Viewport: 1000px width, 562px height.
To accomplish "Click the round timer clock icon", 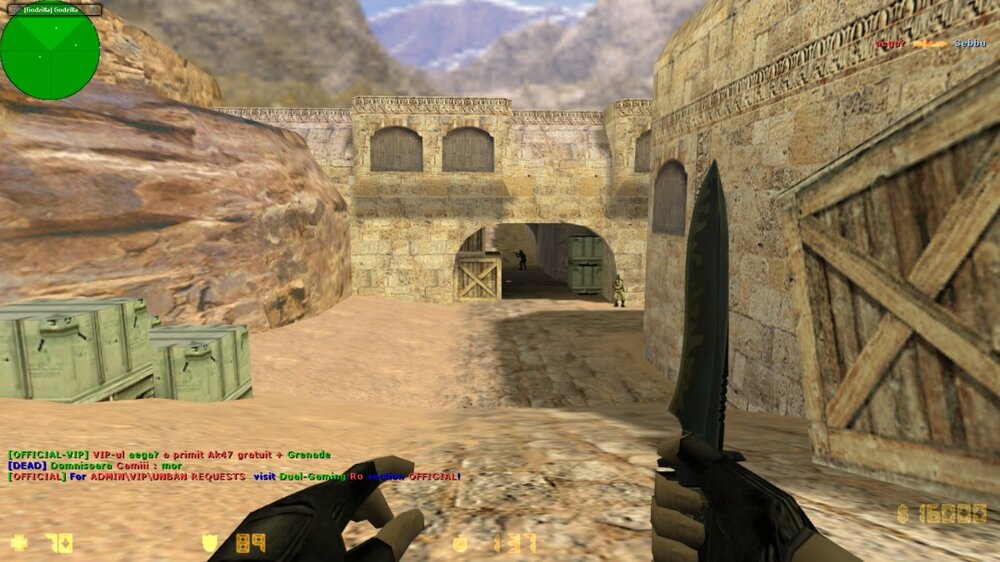I will click(x=460, y=544).
